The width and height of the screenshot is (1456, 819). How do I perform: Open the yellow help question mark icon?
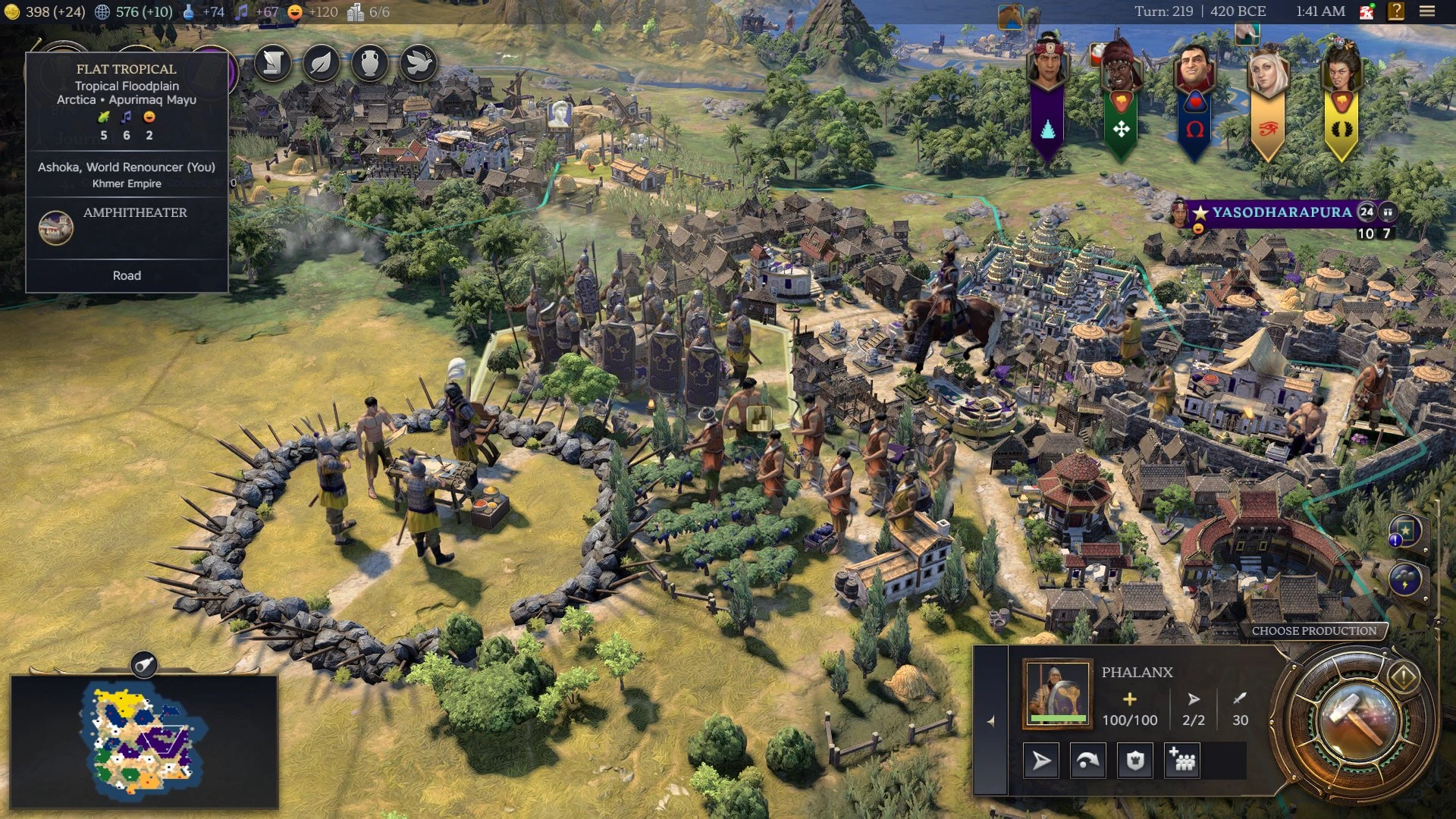pos(1398,11)
